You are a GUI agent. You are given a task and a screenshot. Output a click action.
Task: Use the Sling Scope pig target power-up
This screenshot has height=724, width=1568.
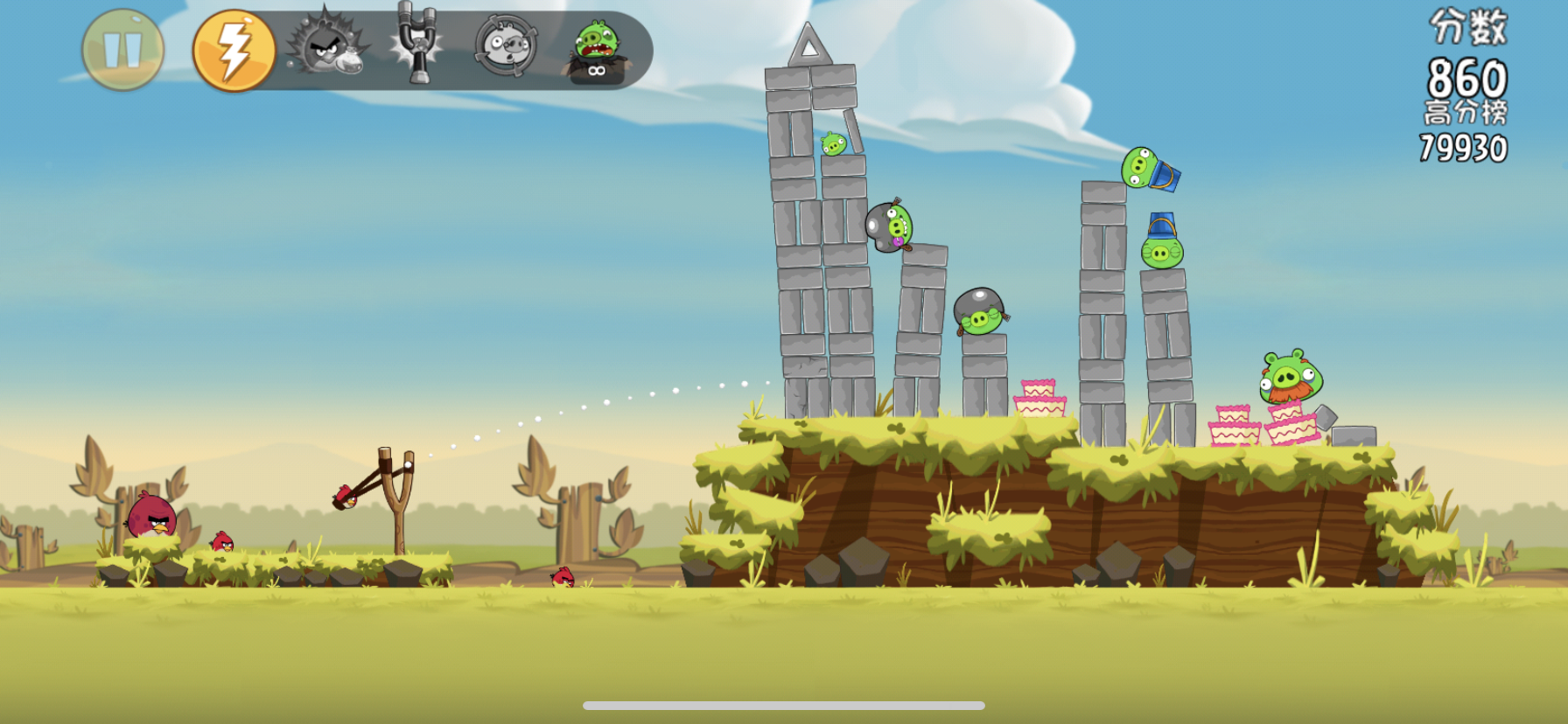pyautogui.click(x=506, y=45)
